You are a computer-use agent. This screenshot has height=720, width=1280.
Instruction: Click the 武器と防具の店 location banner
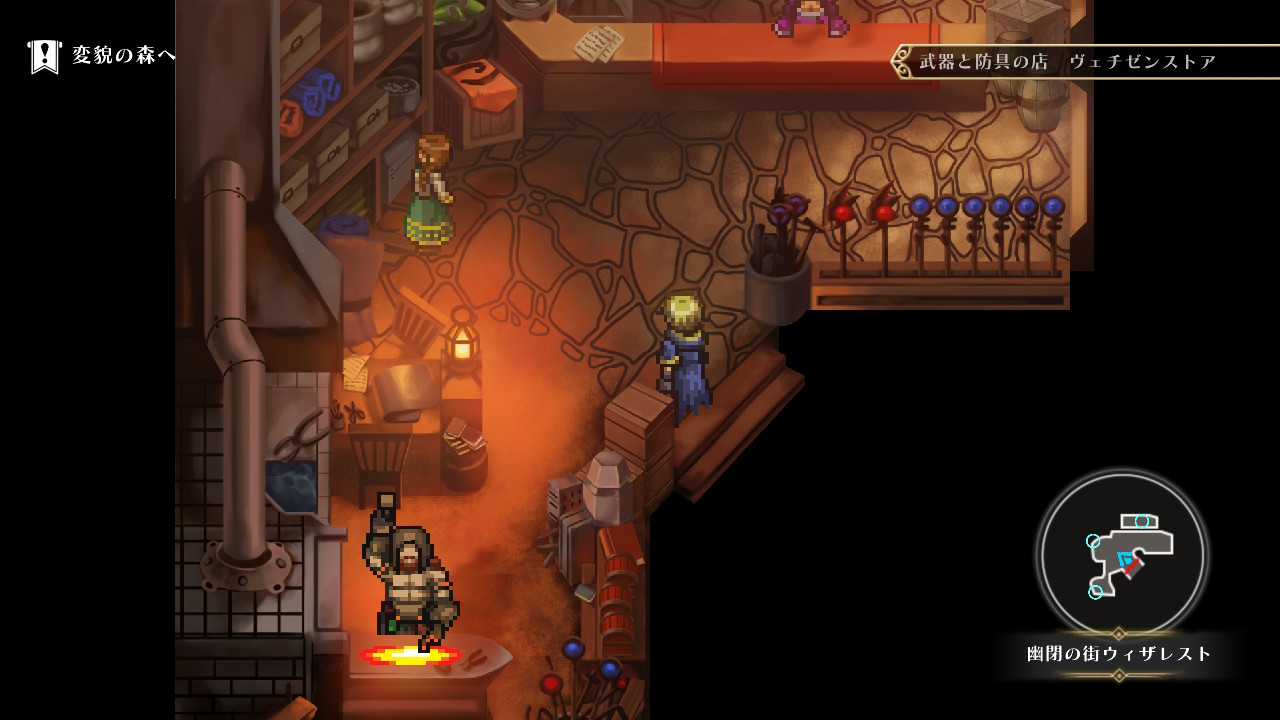click(x=1067, y=62)
